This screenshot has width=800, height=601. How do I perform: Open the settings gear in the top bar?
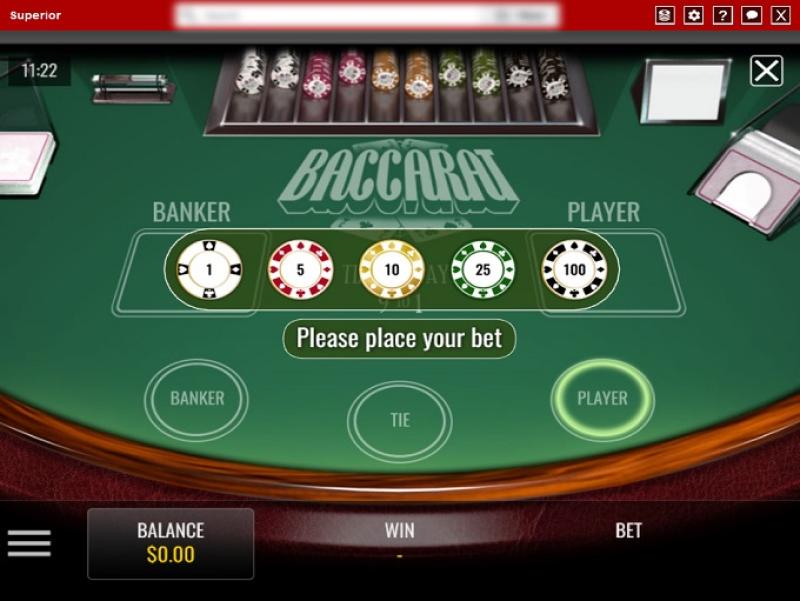click(x=694, y=15)
